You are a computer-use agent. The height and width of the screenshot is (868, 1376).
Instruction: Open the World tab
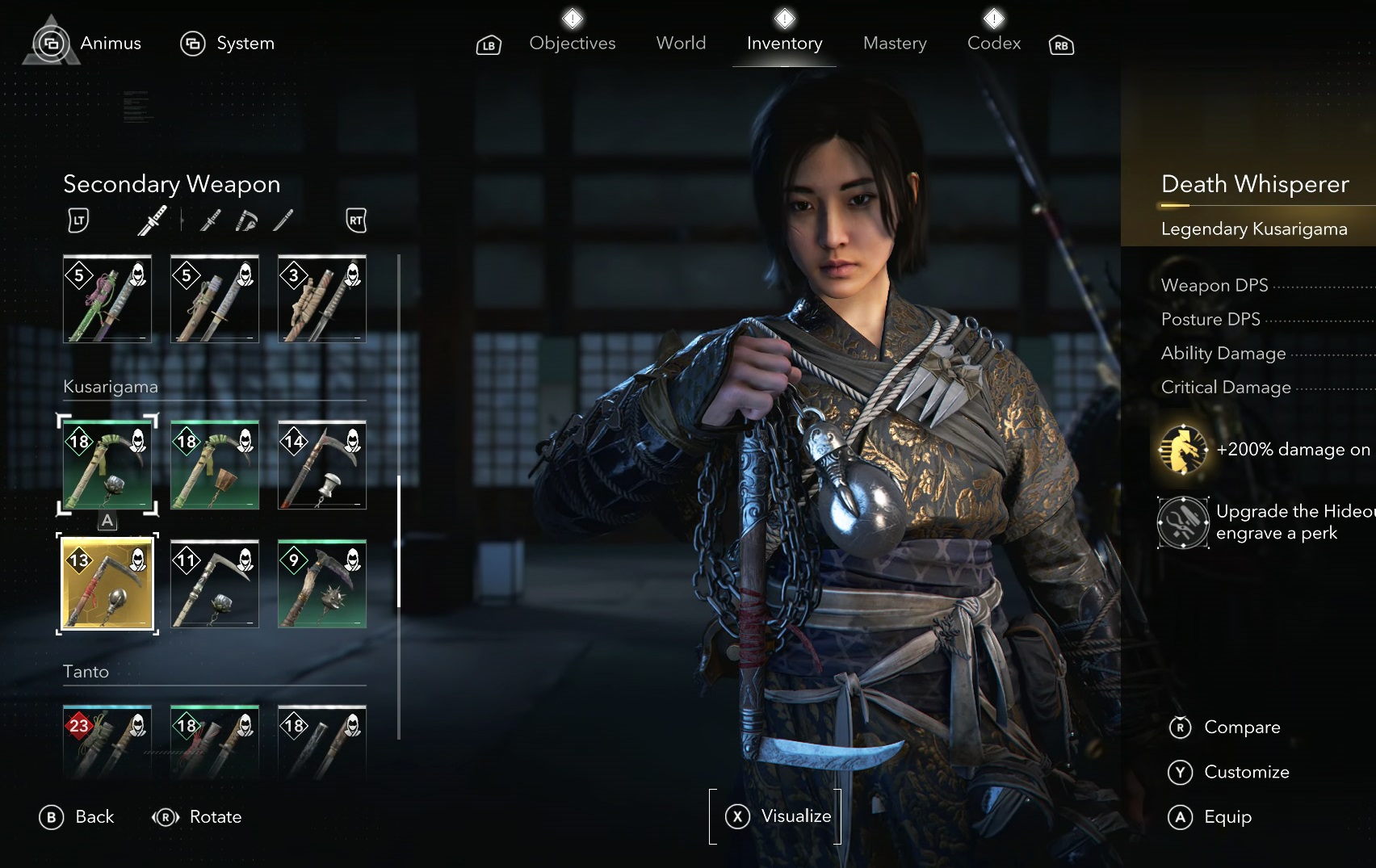681,44
